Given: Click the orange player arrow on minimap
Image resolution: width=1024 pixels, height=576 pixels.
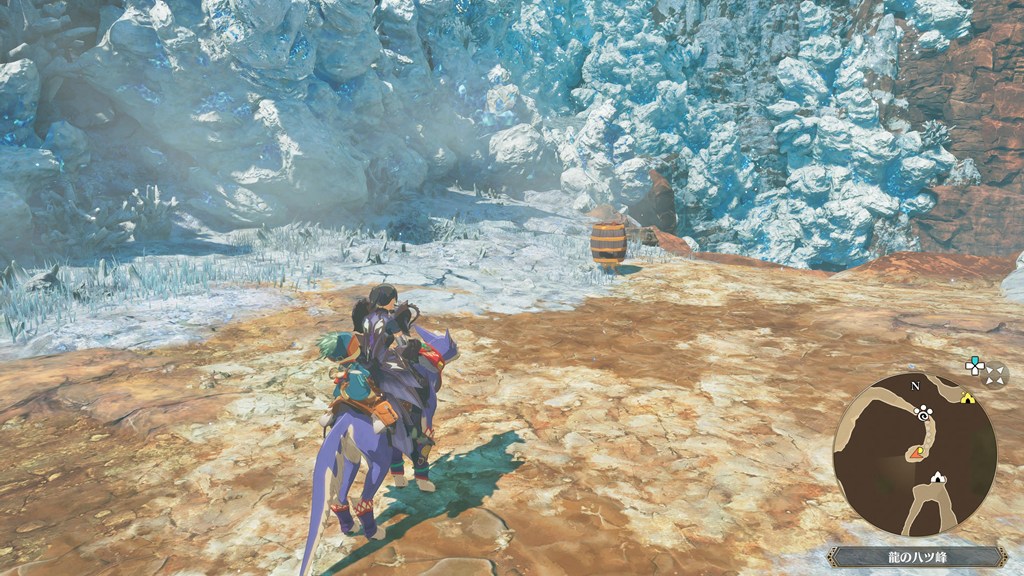Looking at the screenshot, I should point(917,453).
